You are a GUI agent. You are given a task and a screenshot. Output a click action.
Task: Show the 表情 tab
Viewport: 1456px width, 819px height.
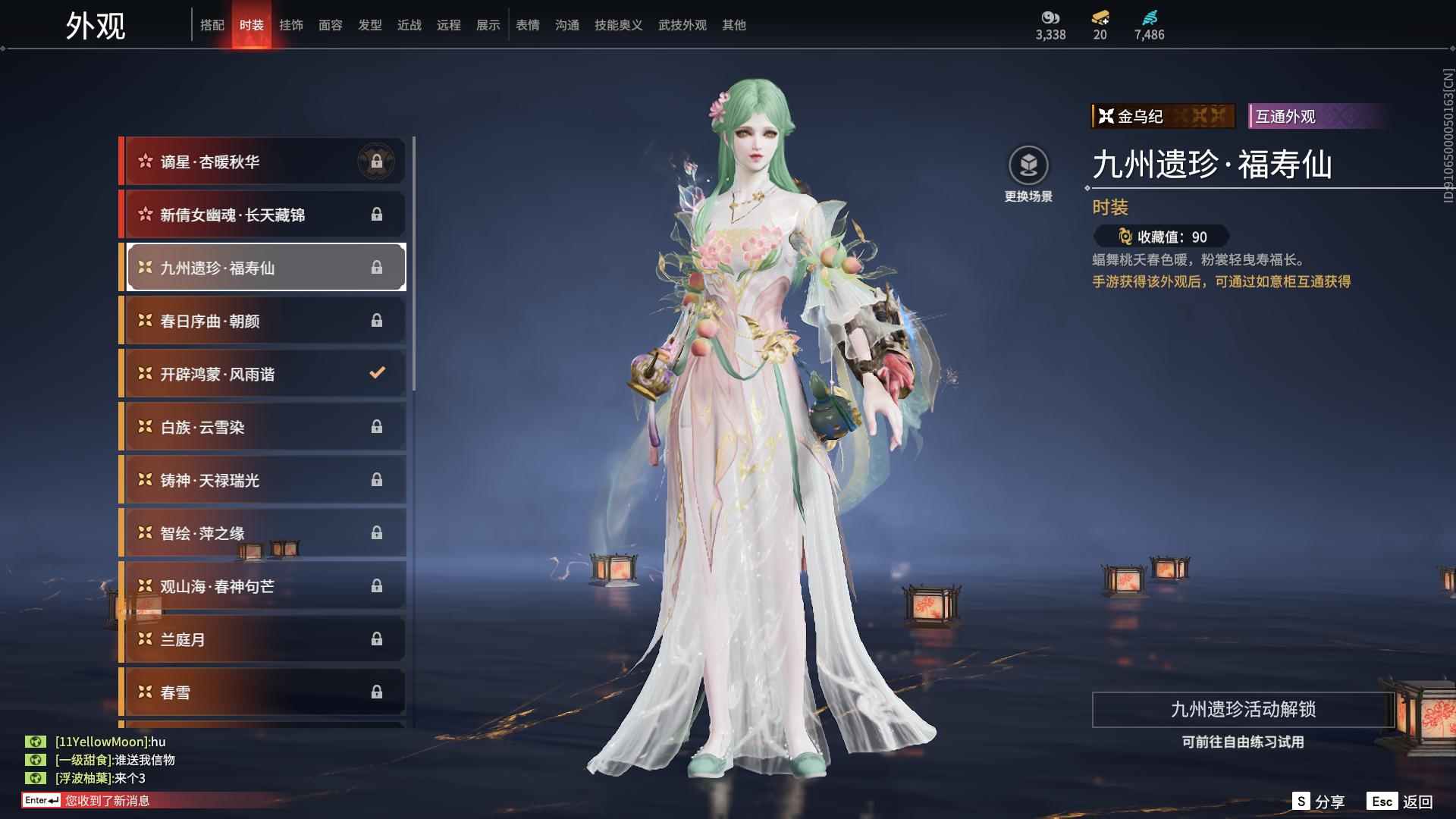click(528, 25)
